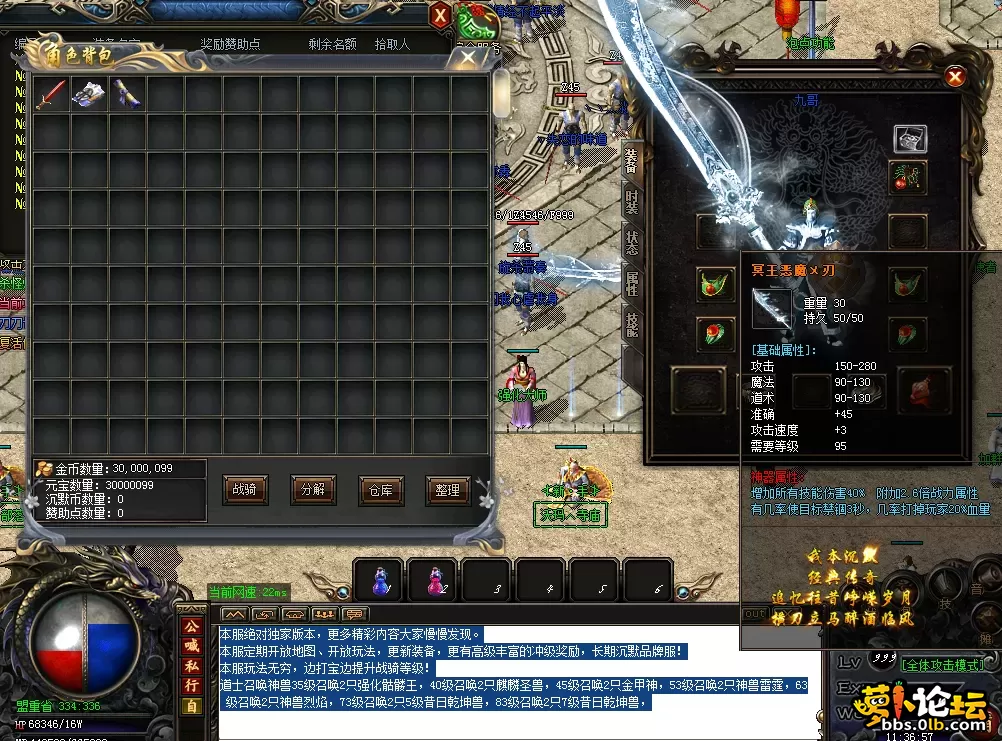Select the silver armor item in the bag

tap(89, 94)
